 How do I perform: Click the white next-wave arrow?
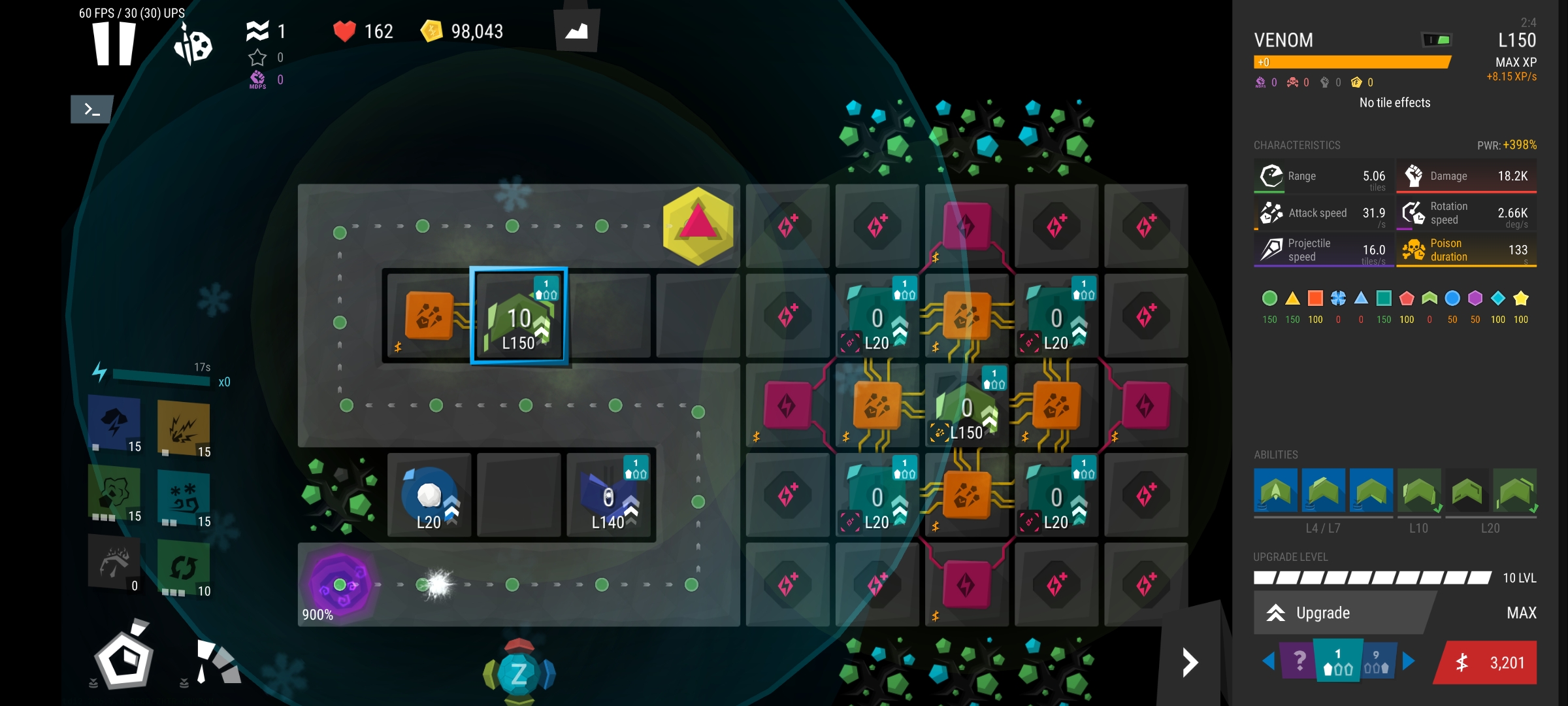click(1190, 662)
